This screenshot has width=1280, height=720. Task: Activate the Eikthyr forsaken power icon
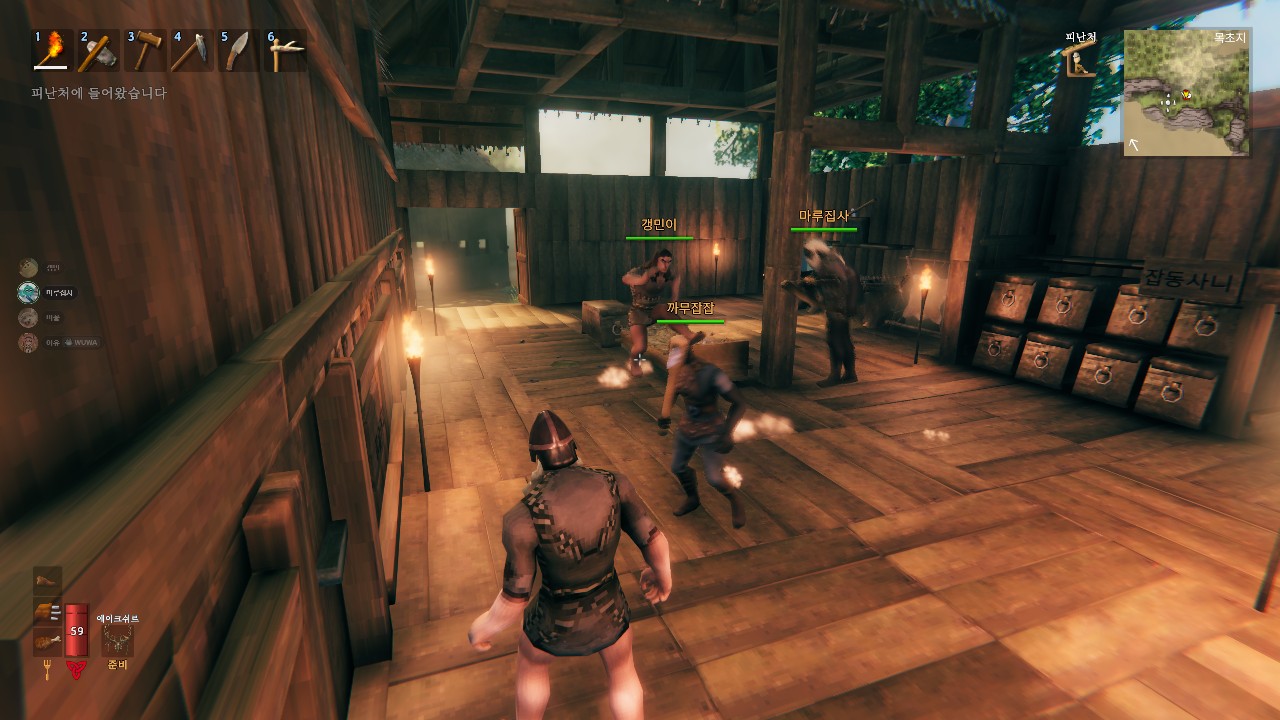117,640
